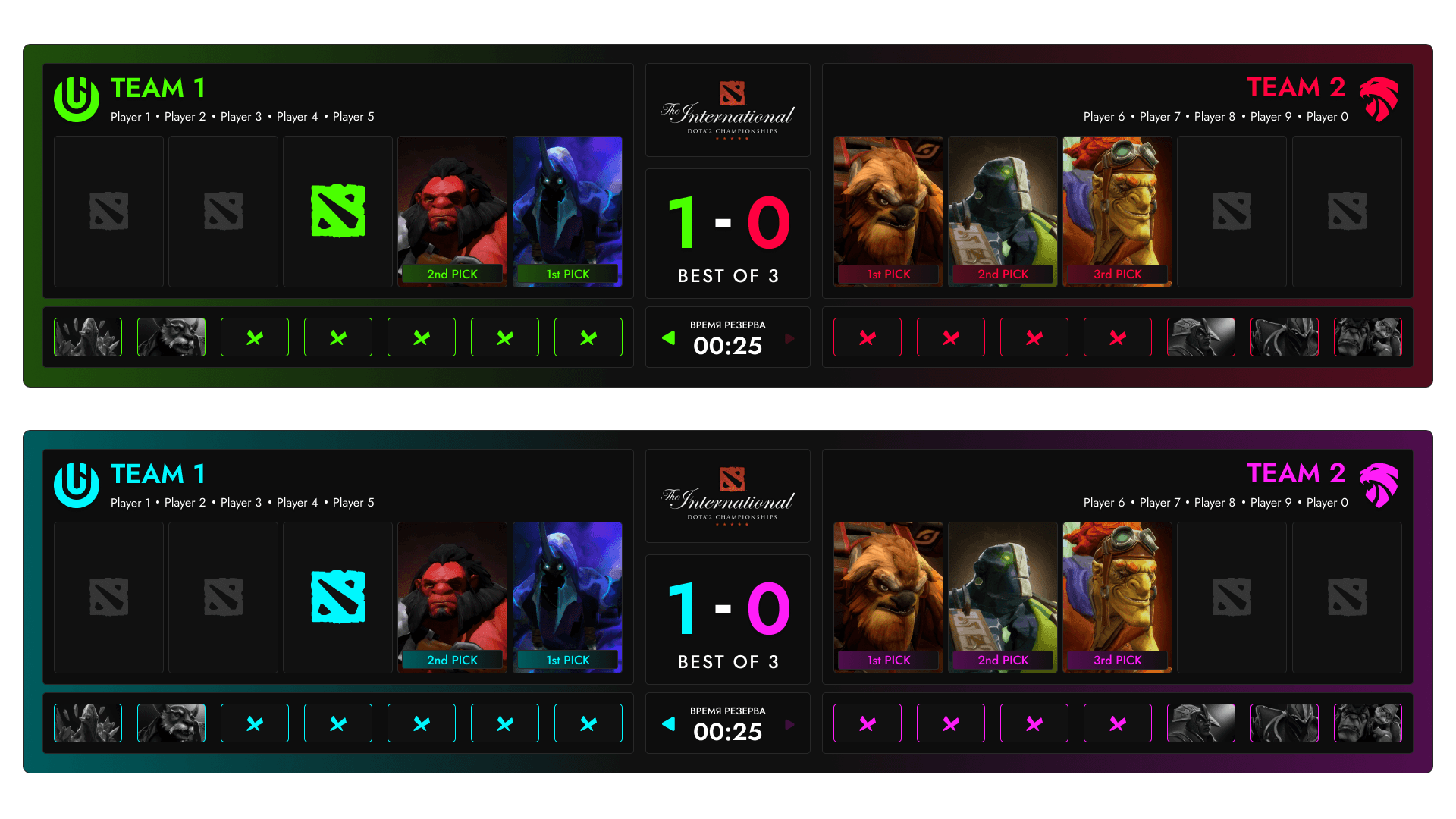This screenshot has height=819, width=1456.
Task: Click the red Team 2 lion emblem
Action: pyautogui.click(x=1379, y=99)
